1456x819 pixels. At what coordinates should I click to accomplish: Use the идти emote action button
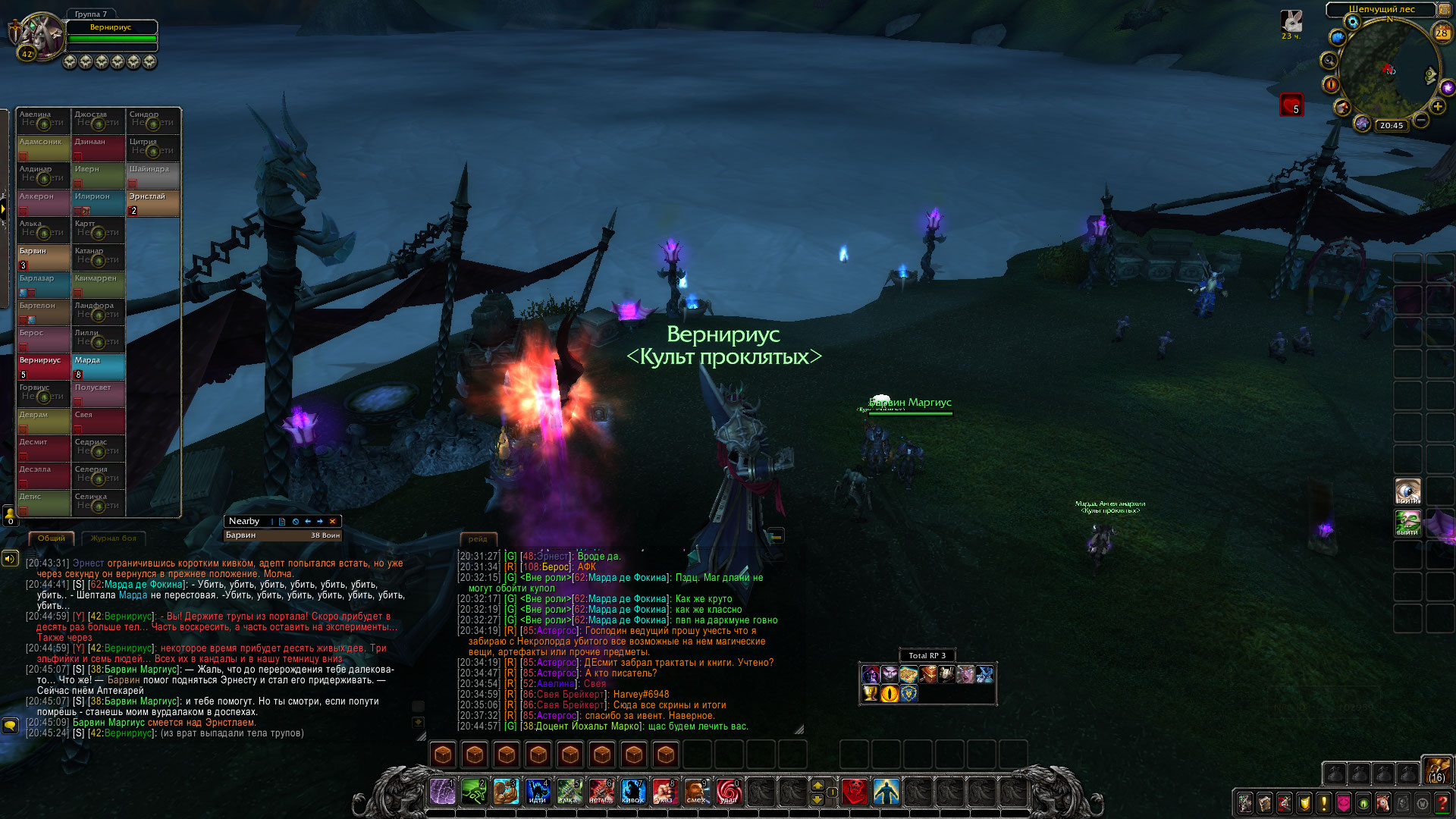tap(538, 792)
